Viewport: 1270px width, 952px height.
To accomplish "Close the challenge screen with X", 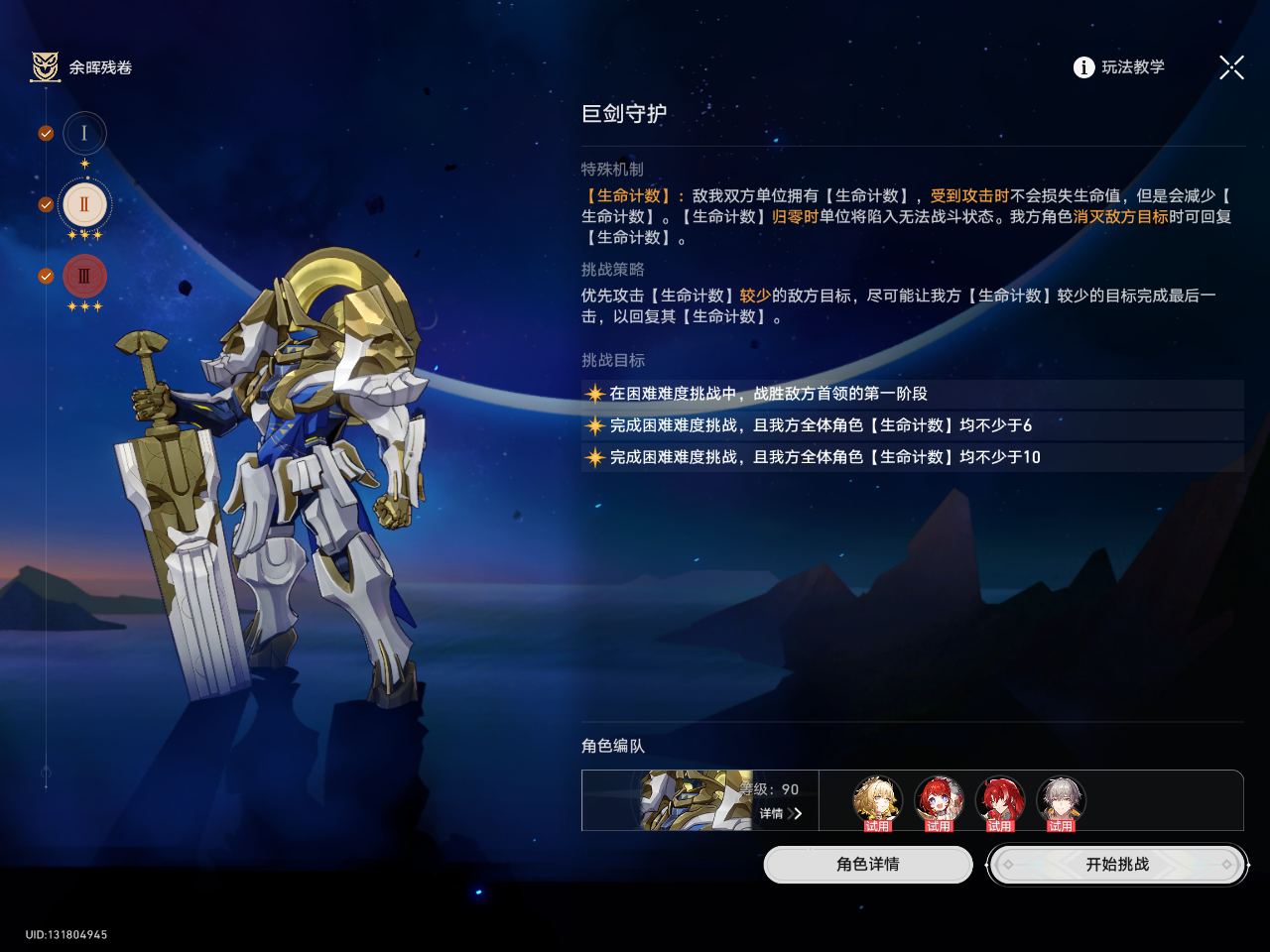I will click(1231, 67).
